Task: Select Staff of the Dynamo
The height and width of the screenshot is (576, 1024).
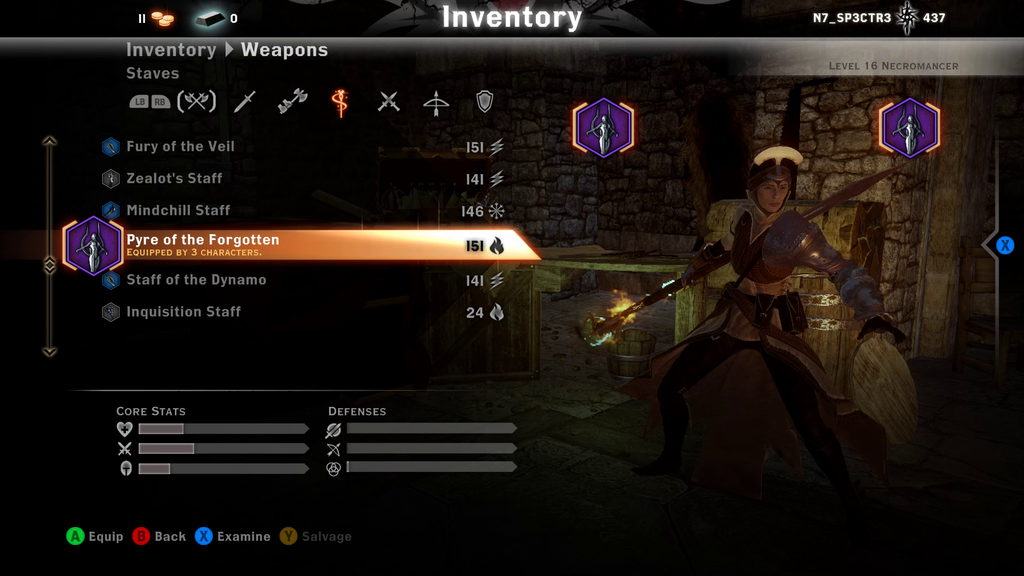Action: point(196,280)
